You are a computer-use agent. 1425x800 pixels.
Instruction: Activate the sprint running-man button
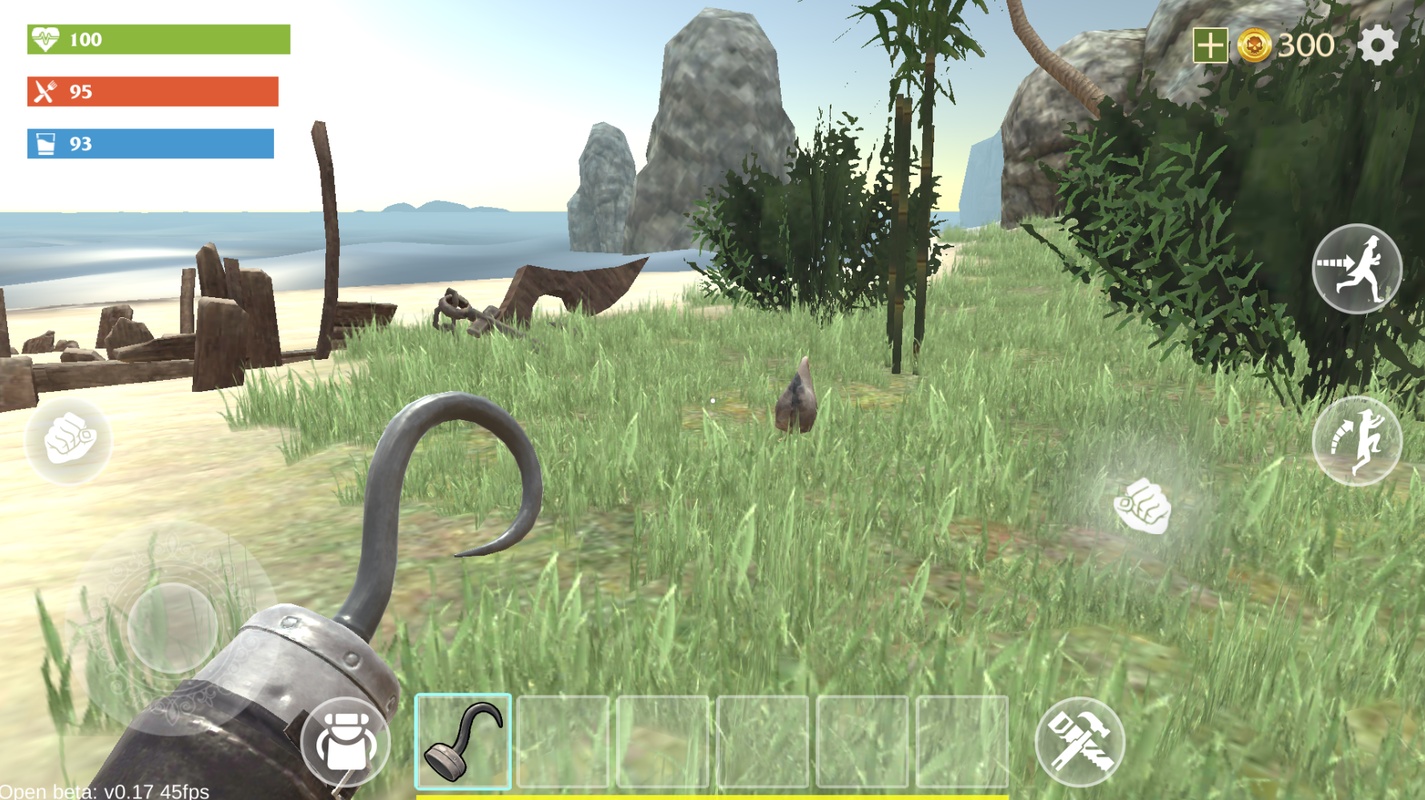point(1356,269)
